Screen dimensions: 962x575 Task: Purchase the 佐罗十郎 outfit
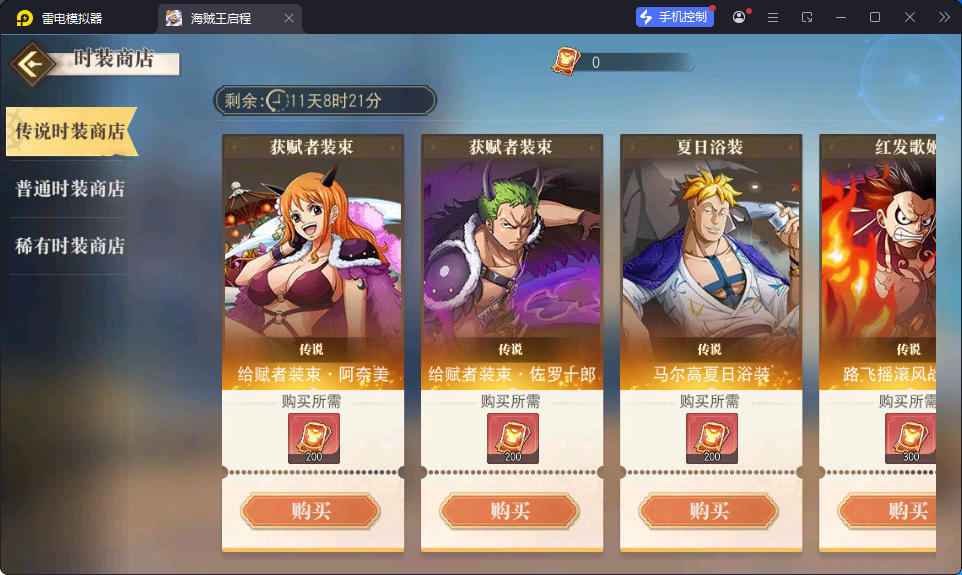pyautogui.click(x=510, y=511)
